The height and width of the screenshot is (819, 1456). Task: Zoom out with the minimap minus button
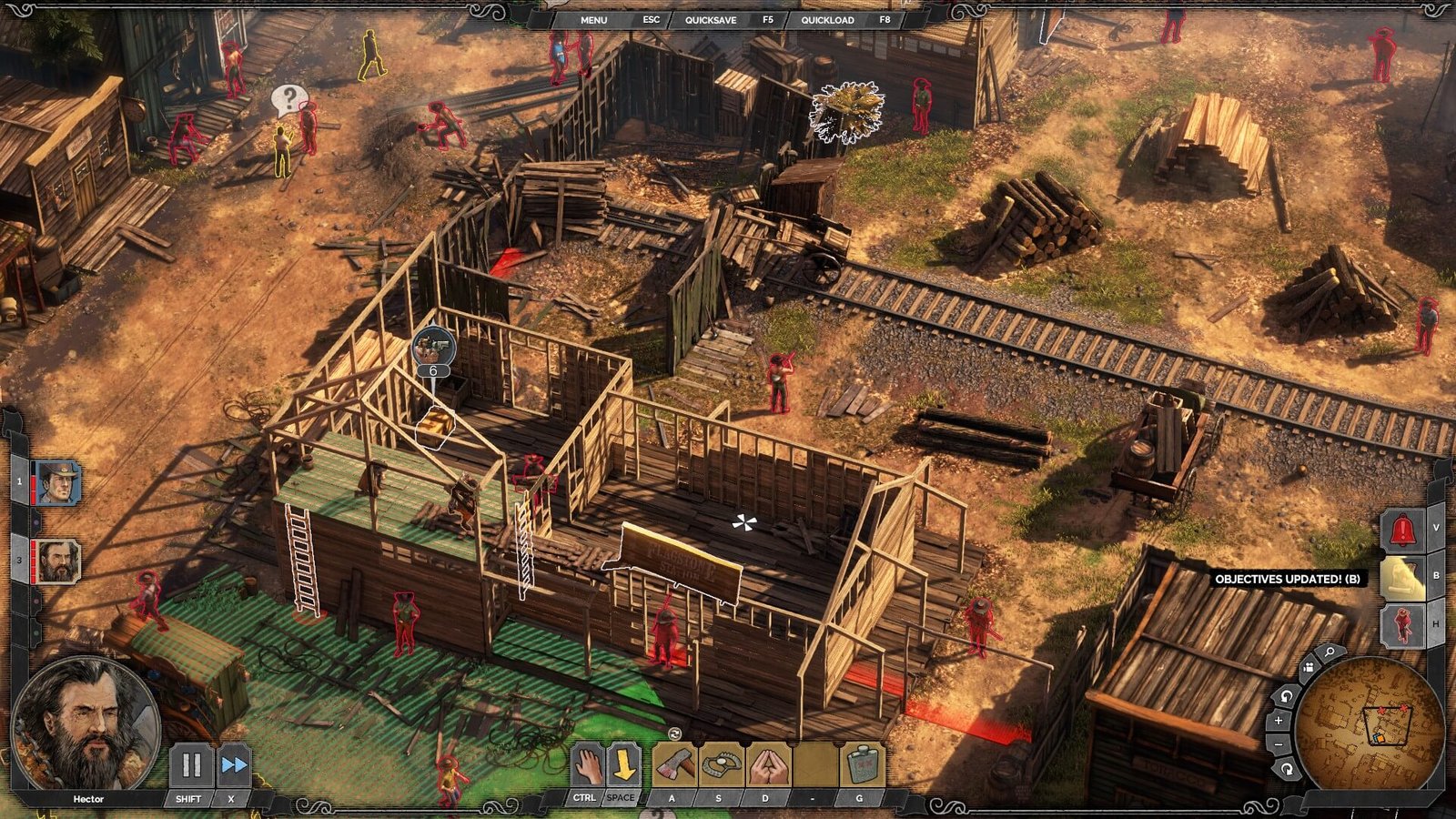point(1279,745)
